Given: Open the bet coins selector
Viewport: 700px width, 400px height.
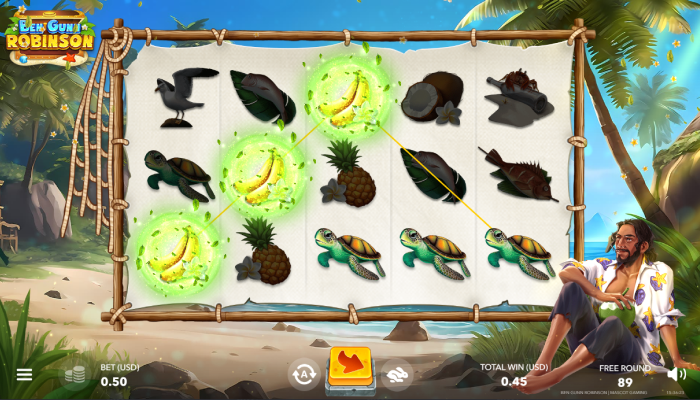Looking at the screenshot, I should coord(75,375).
